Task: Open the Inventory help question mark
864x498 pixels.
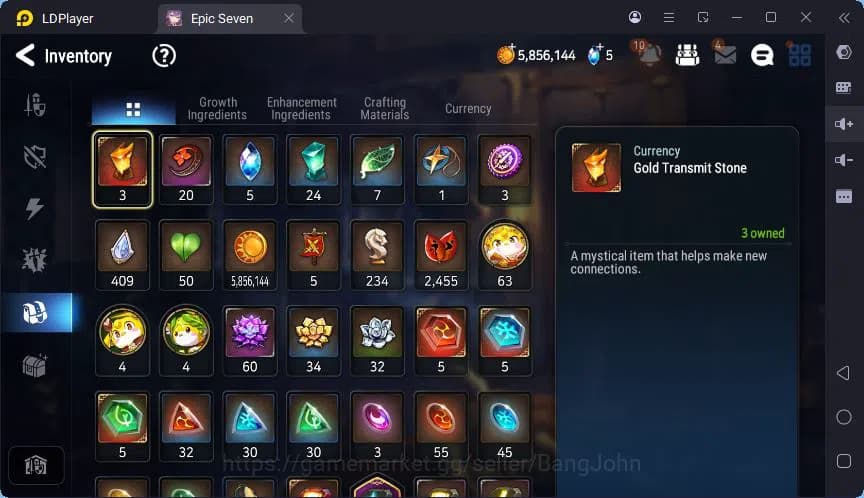Action: coord(164,56)
